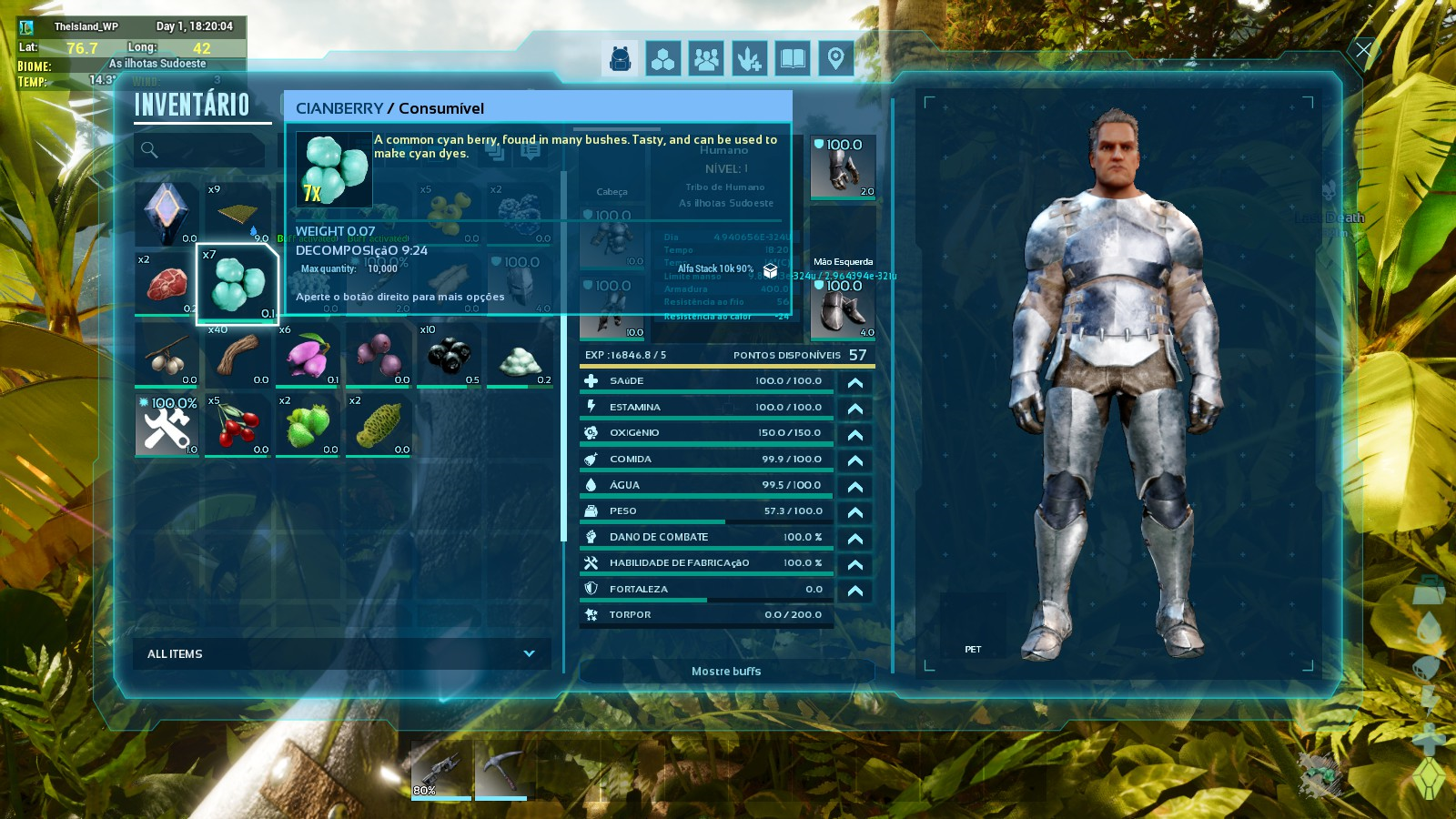Open the dinosaur footprint tab
The width and height of the screenshot is (1456, 819).
[750, 59]
